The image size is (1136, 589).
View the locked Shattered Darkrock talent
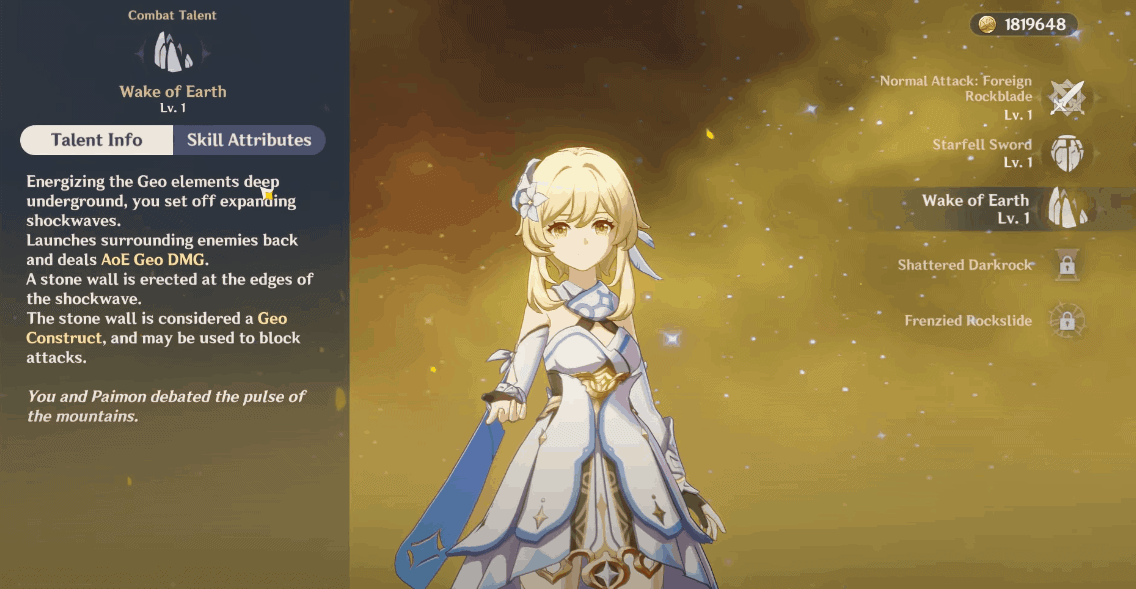click(x=1067, y=265)
